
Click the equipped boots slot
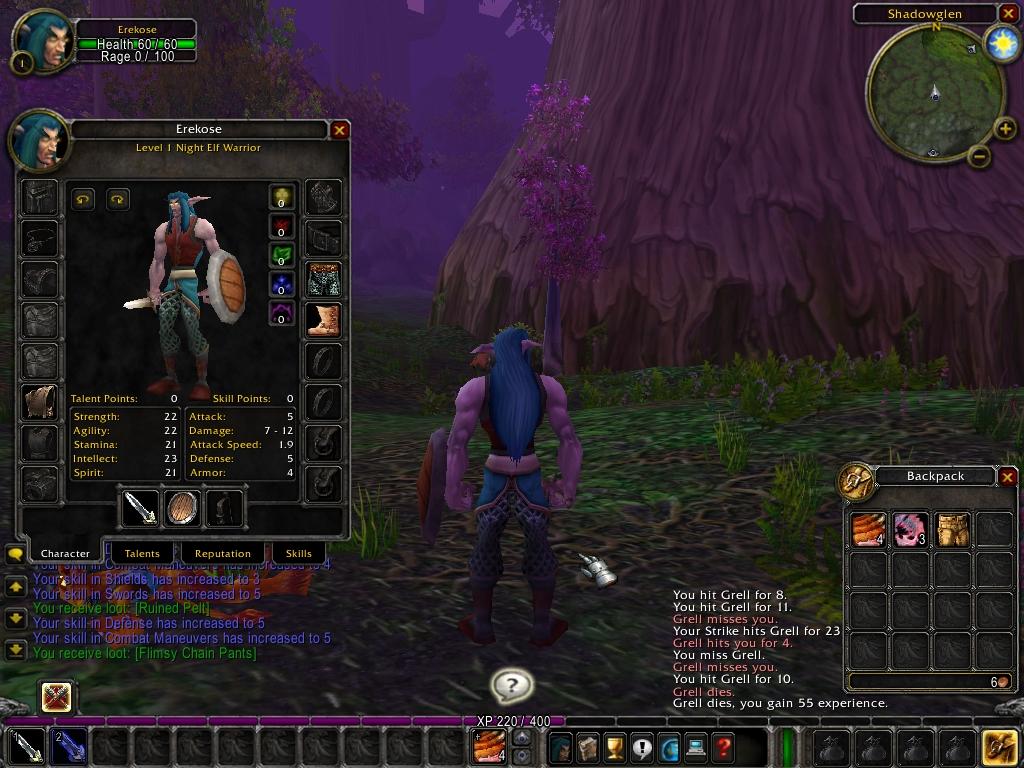323,320
